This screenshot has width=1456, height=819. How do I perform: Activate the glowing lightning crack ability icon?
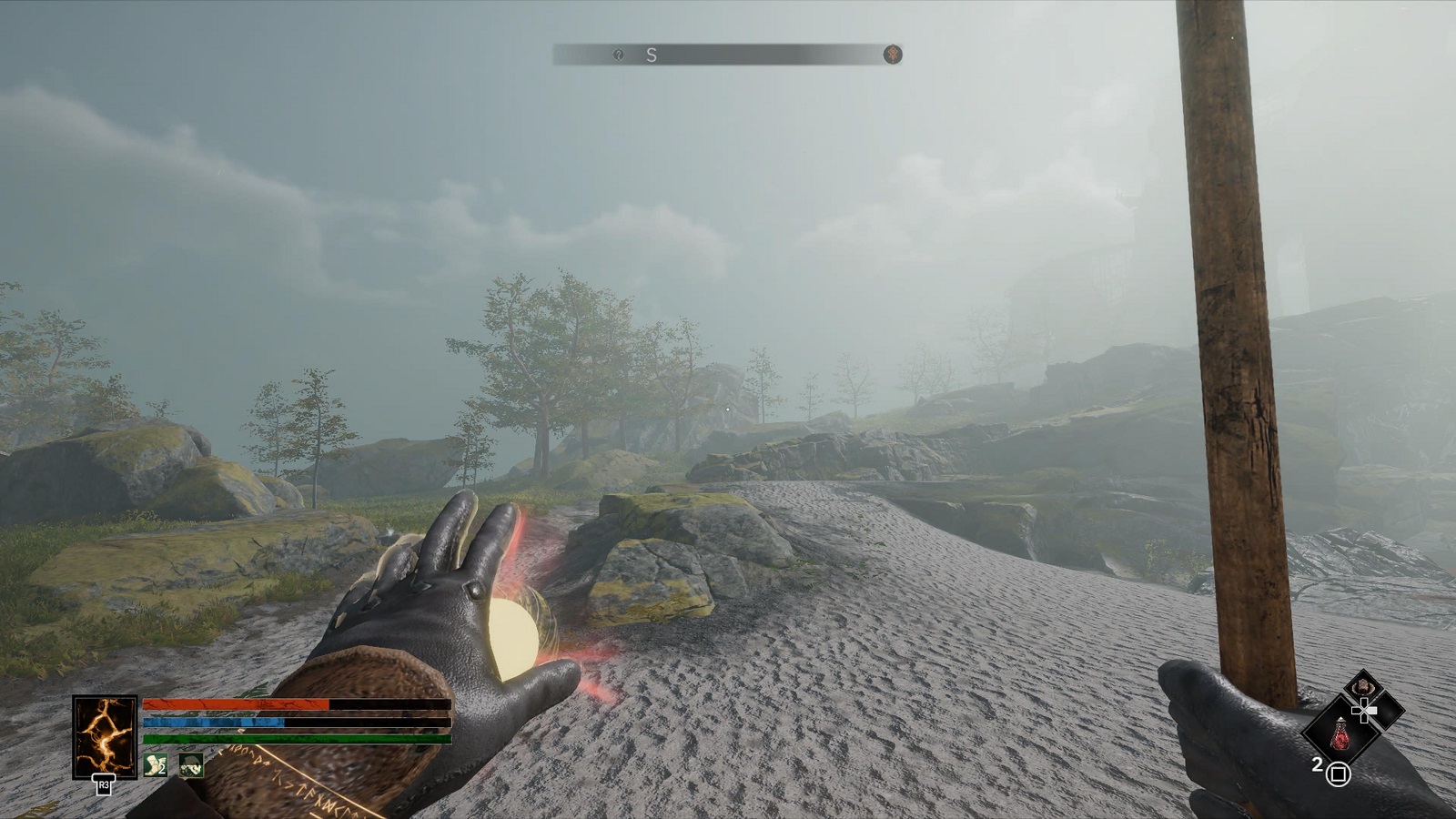(105, 737)
